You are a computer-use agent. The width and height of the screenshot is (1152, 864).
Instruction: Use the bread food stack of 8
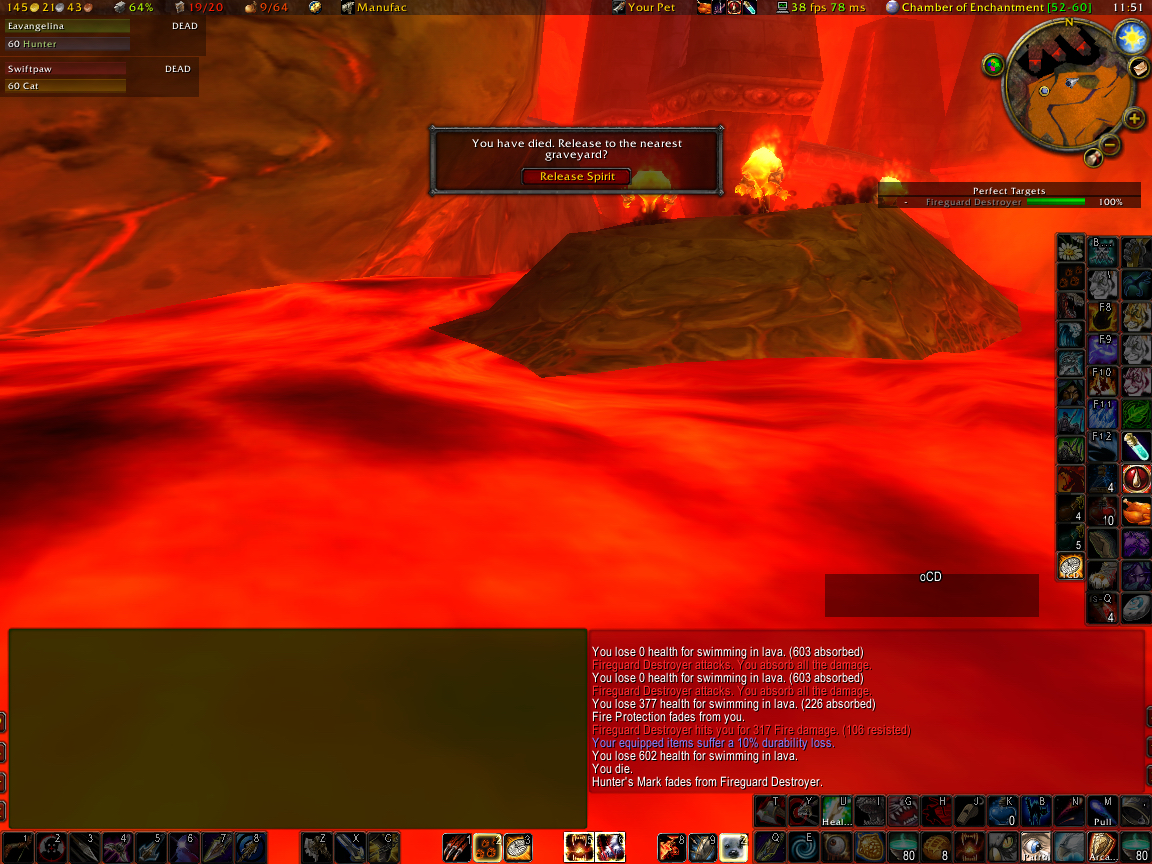(936, 847)
